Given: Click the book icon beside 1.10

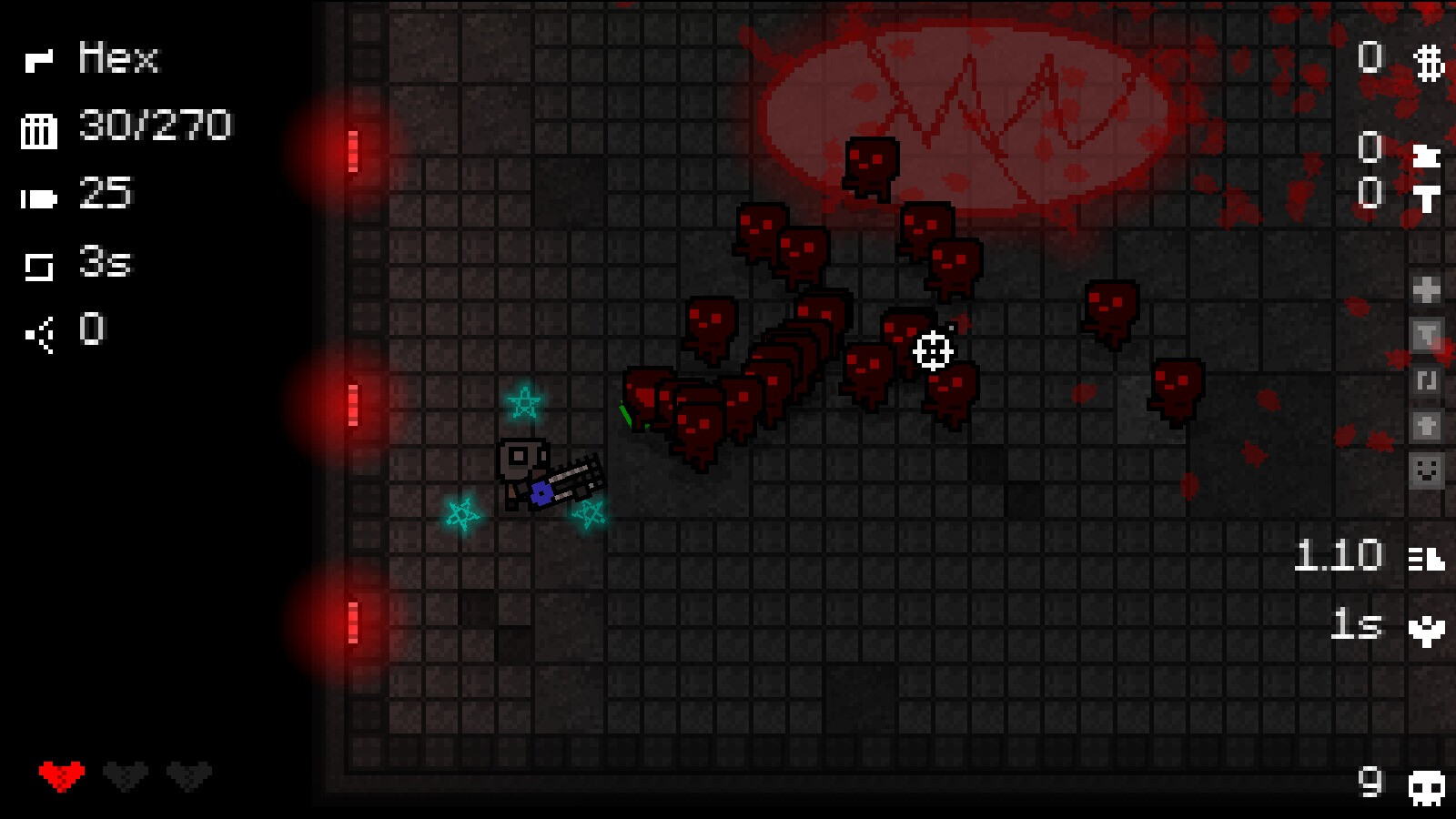Looking at the screenshot, I should click(1427, 558).
